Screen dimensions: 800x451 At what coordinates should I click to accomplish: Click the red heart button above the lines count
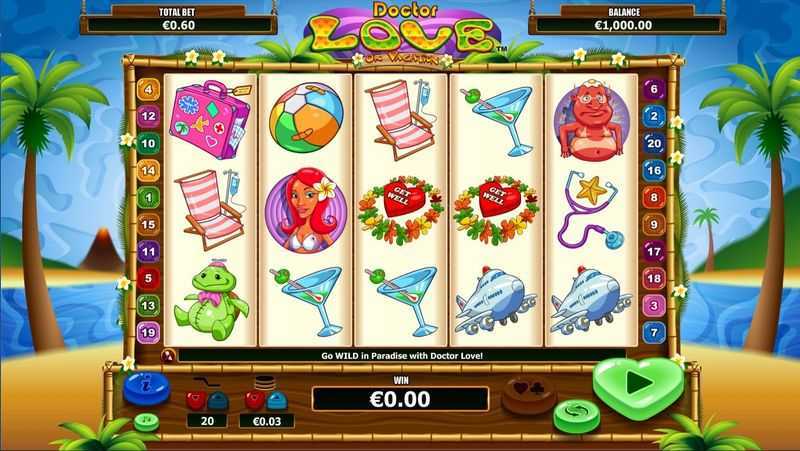[197, 400]
